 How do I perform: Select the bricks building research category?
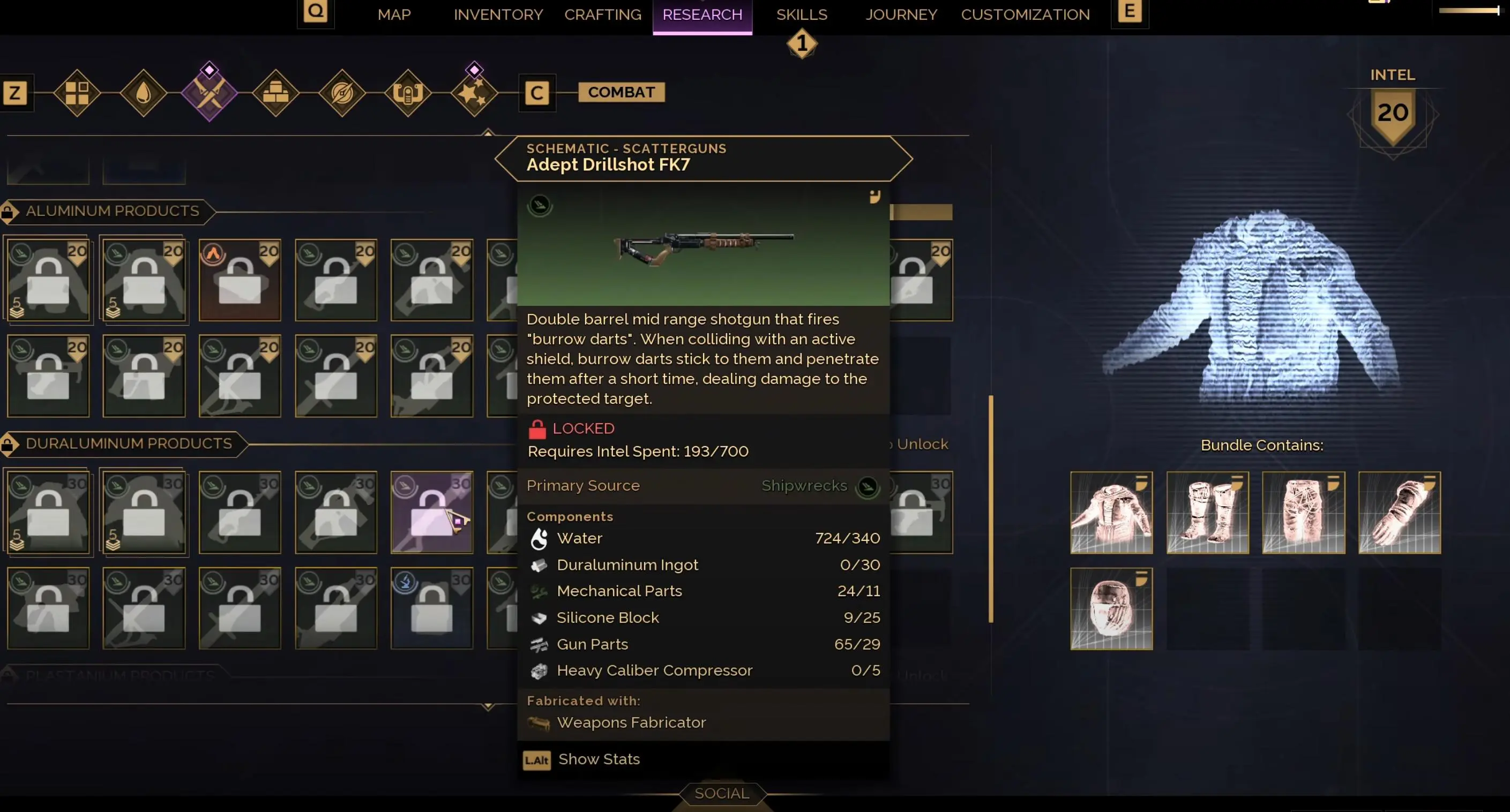click(275, 93)
